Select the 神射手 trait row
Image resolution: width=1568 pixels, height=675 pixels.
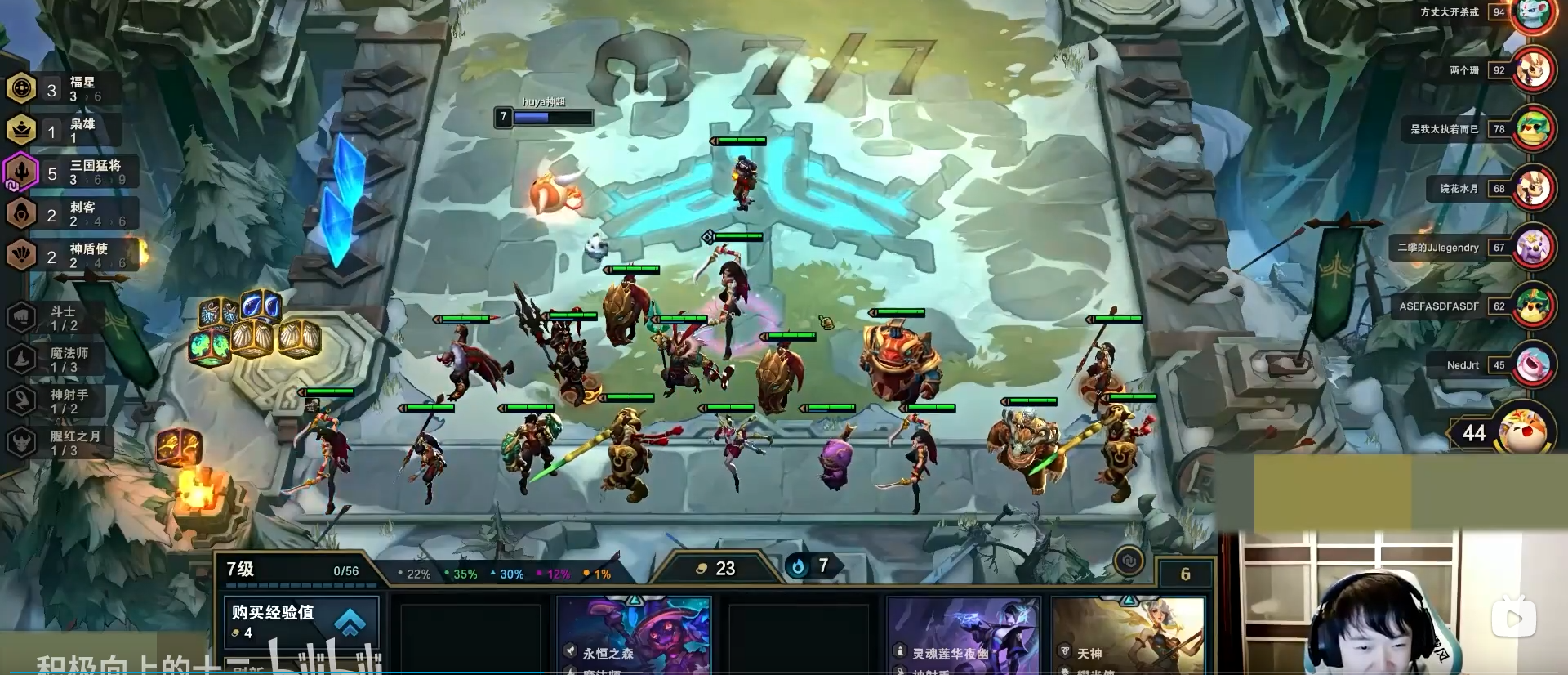pyautogui.click(x=56, y=400)
